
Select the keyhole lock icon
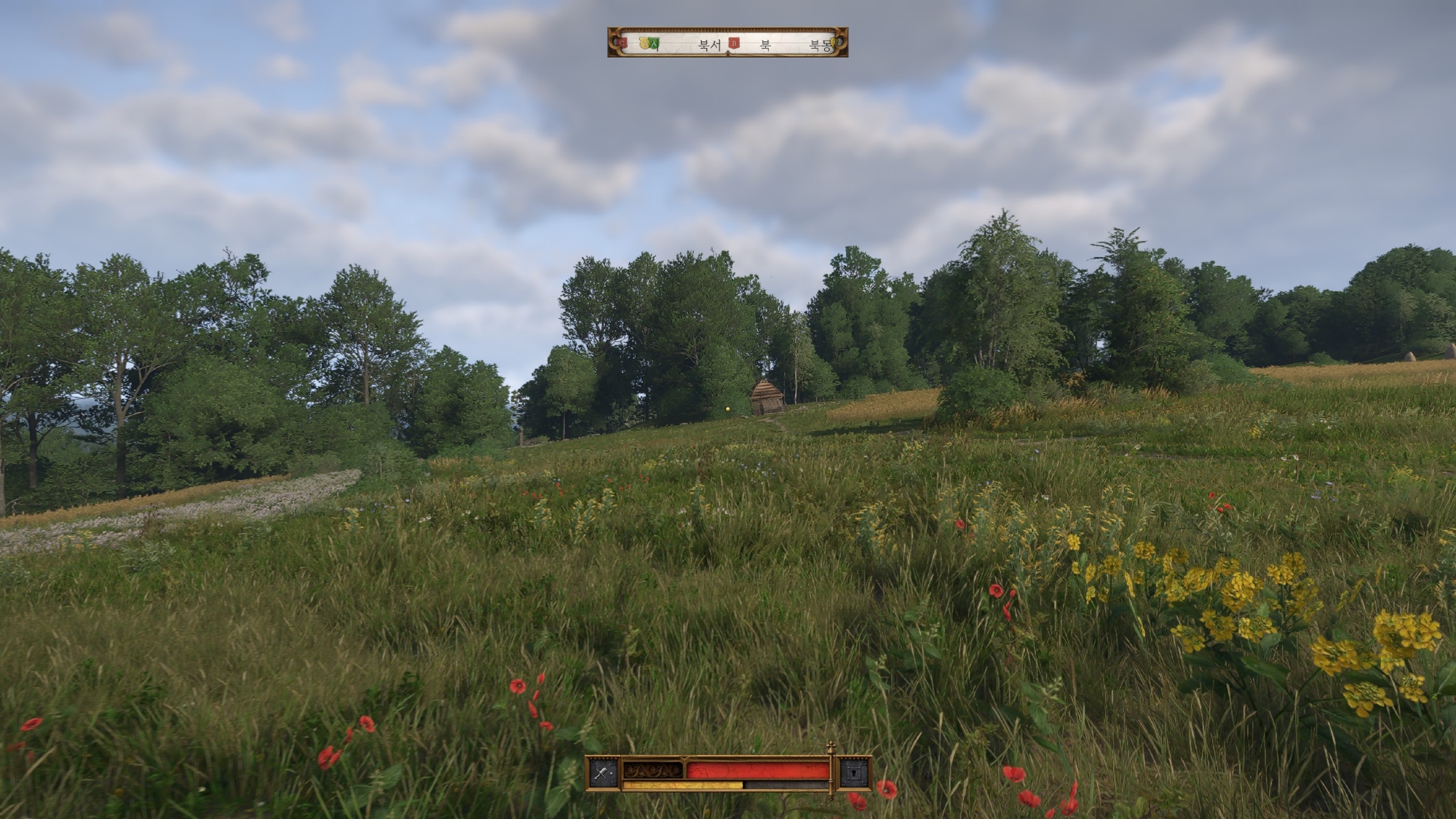coord(852,773)
